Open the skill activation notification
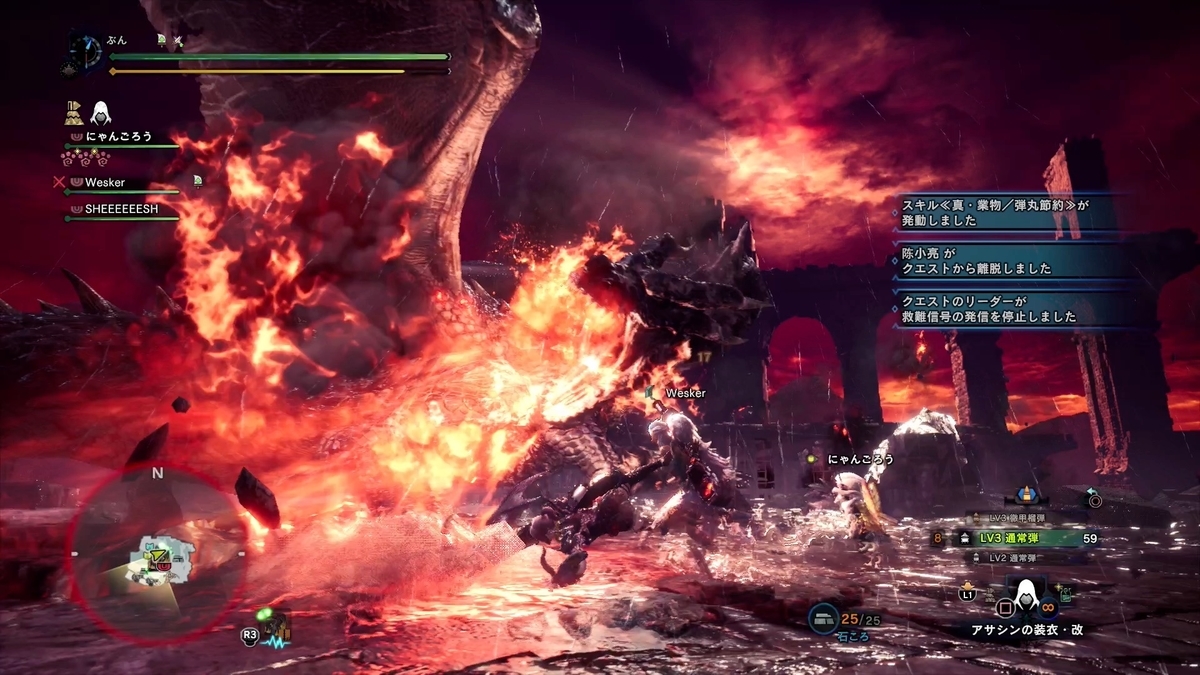Viewport: 1200px width, 675px height. [x=1014, y=211]
